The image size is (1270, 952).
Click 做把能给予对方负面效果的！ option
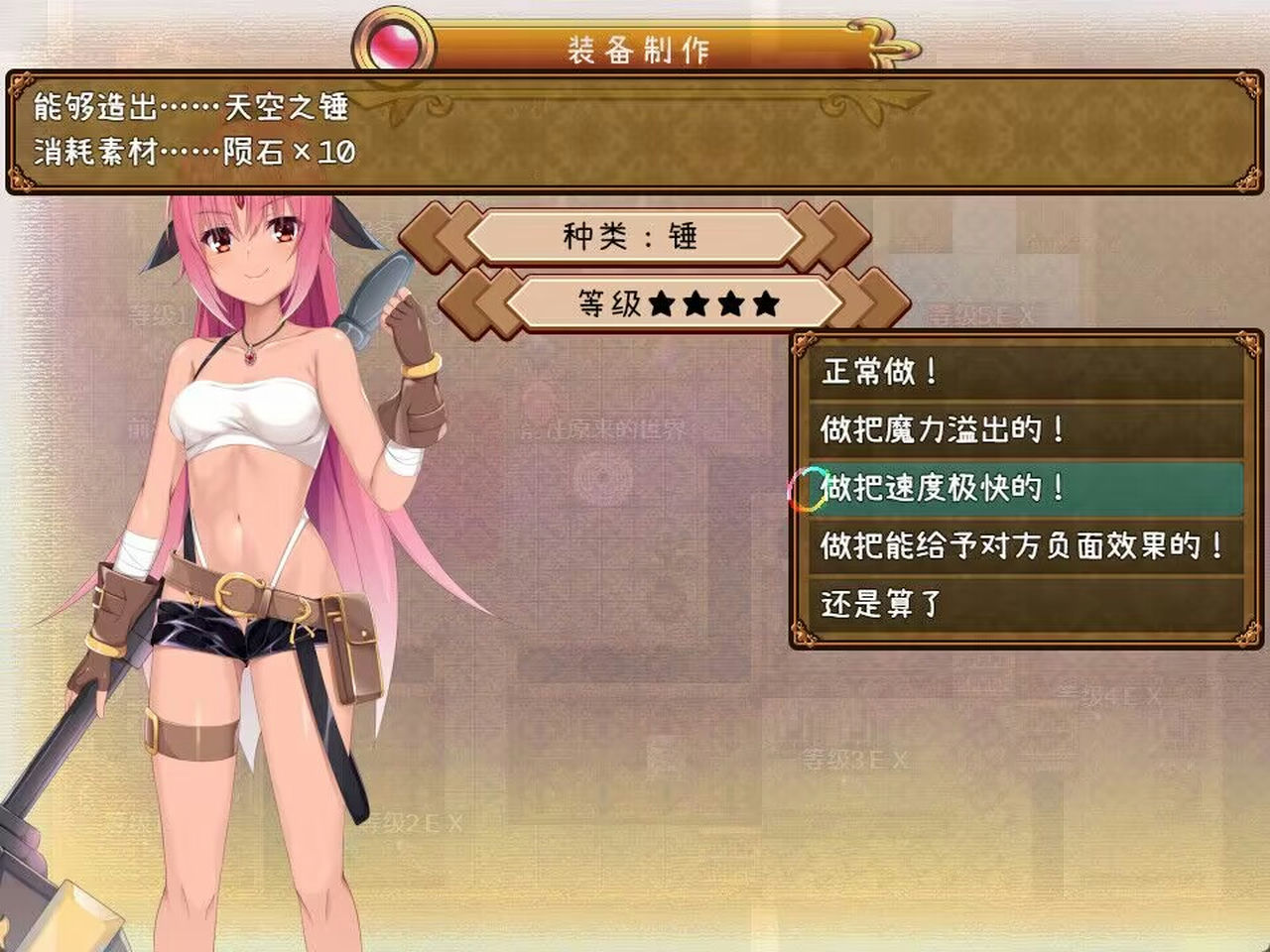tap(1022, 544)
